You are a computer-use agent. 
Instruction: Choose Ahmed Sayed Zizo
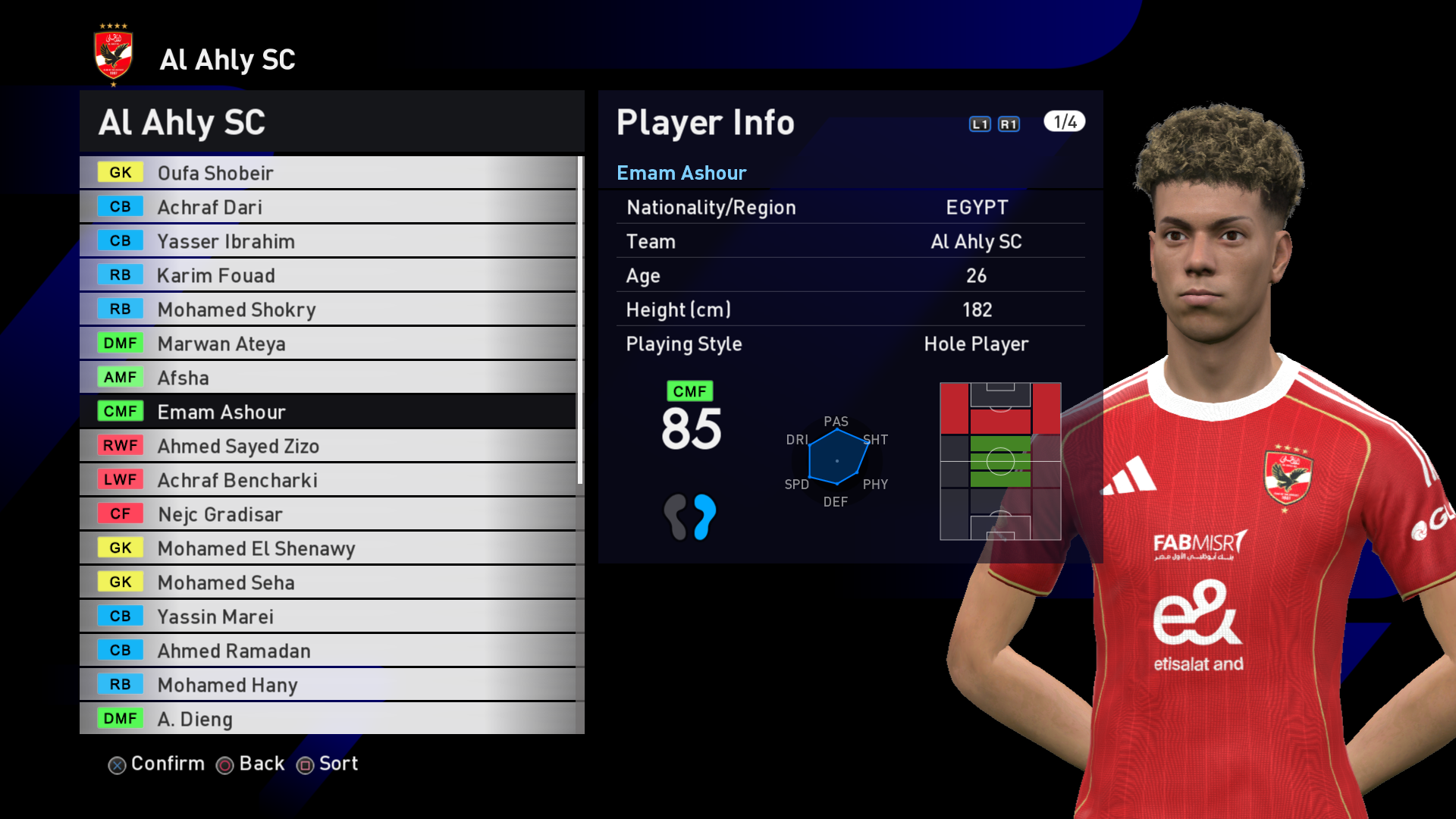pos(328,446)
